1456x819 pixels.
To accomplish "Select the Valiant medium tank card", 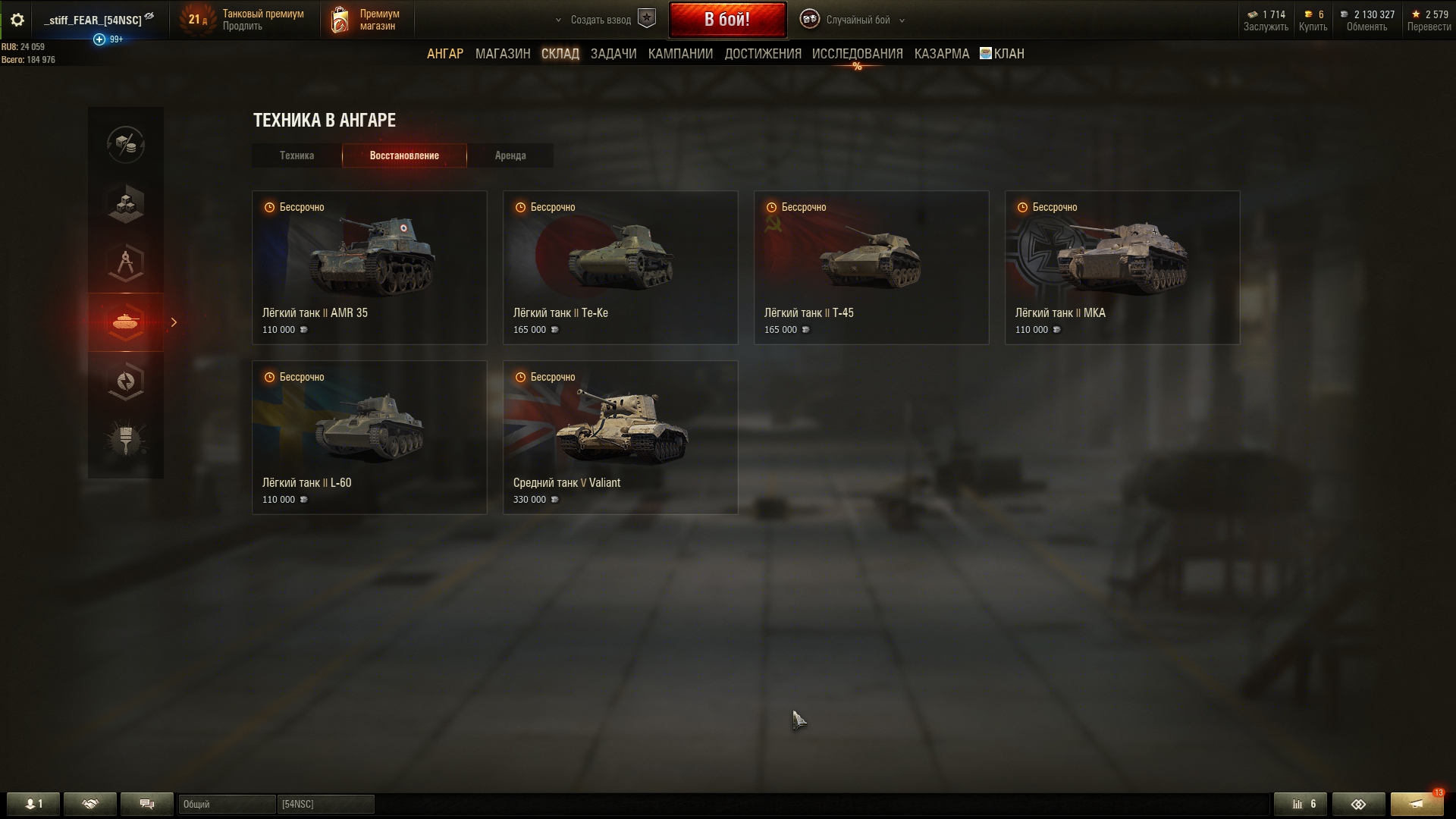I will pos(620,438).
